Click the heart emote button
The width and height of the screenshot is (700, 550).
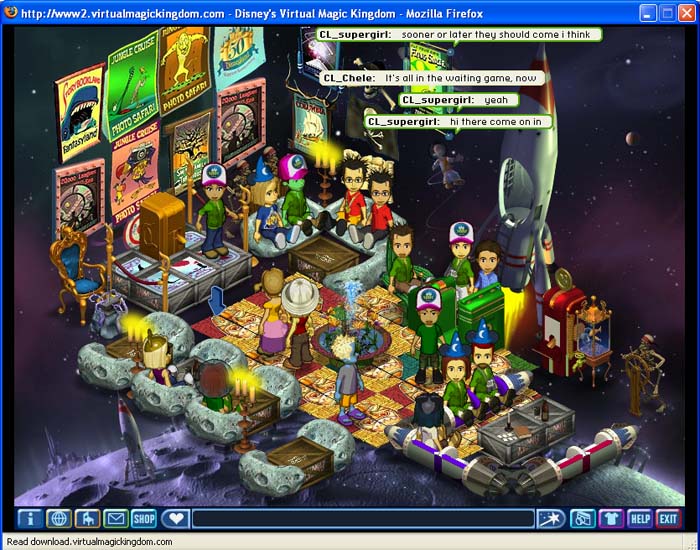175,518
